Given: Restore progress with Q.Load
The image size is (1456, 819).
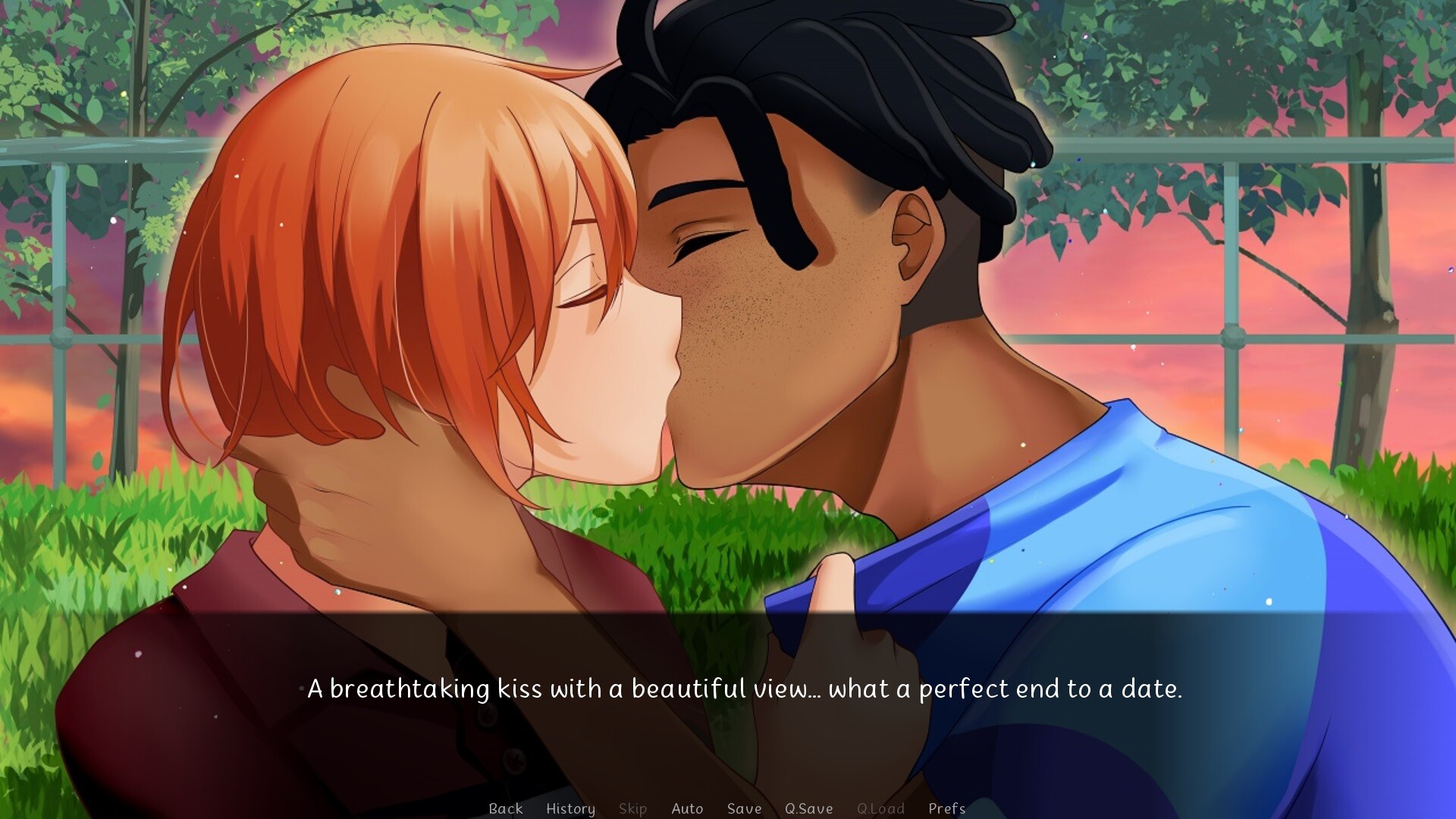Looking at the screenshot, I should pyautogui.click(x=880, y=808).
